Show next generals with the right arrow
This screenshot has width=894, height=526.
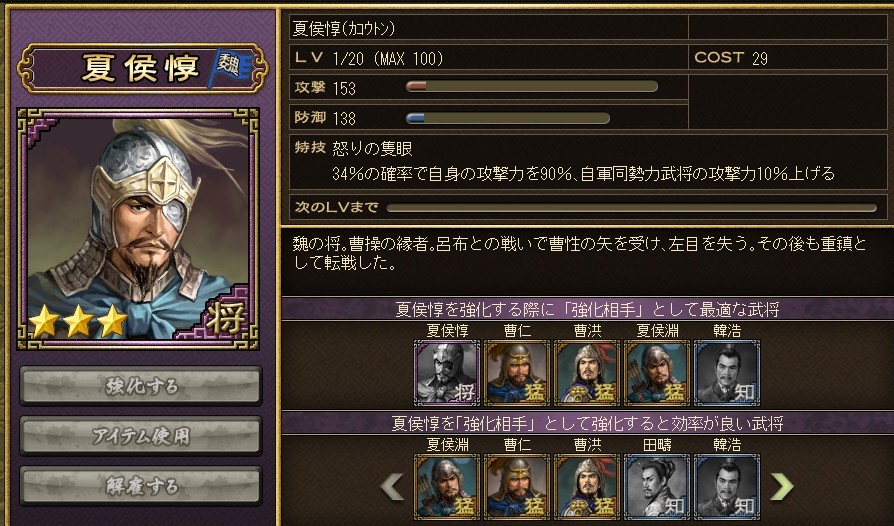coord(781,486)
